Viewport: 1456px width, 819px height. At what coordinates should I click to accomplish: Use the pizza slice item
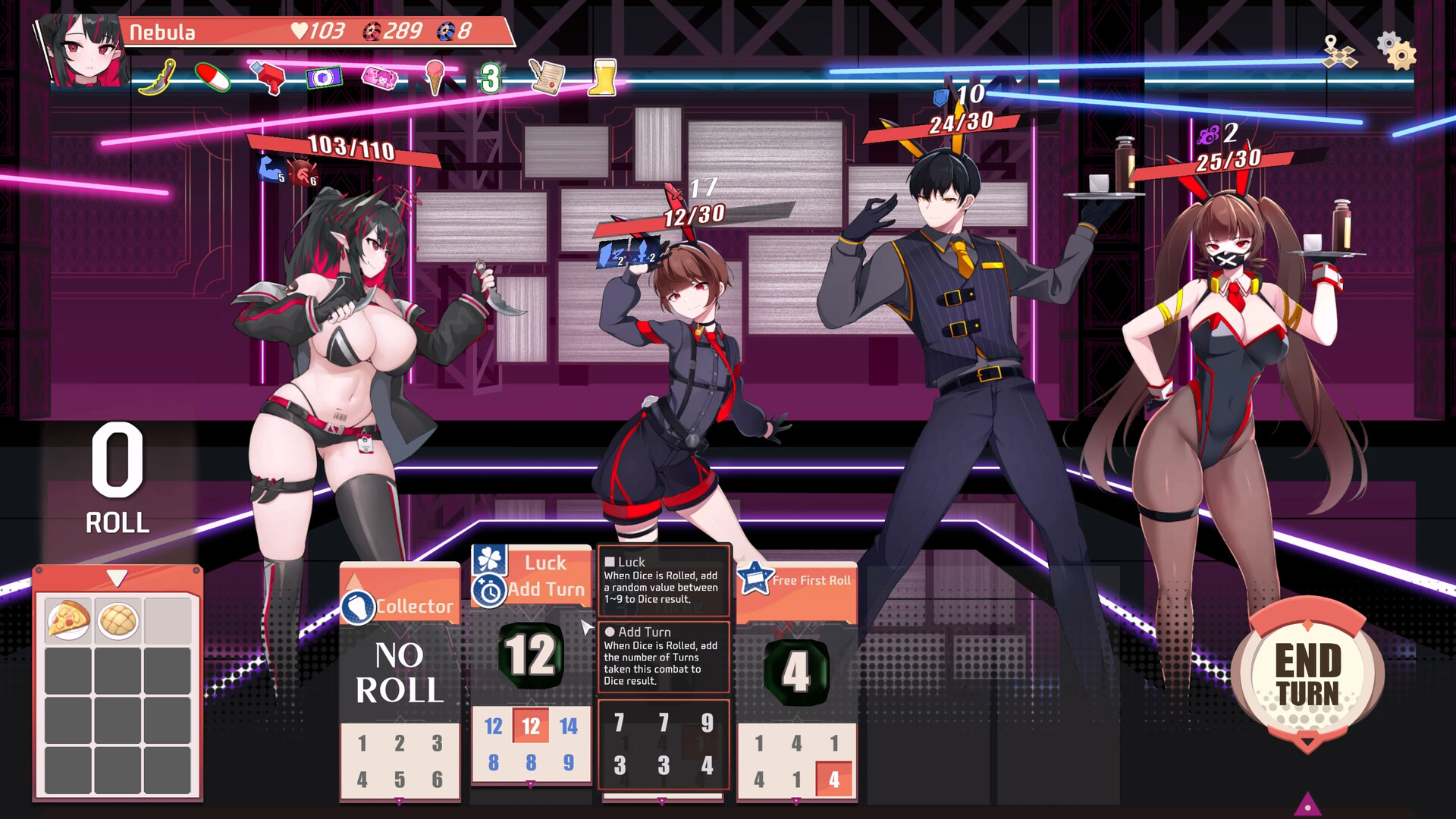tap(68, 620)
